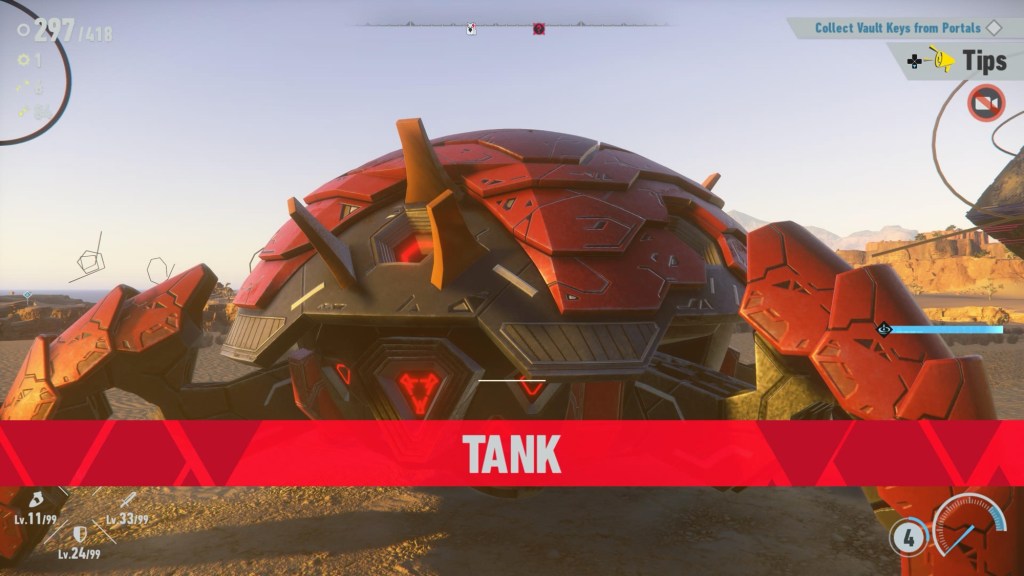The height and width of the screenshot is (576, 1024).
Task: Select the shoe speed level icon
Action: click(35, 499)
